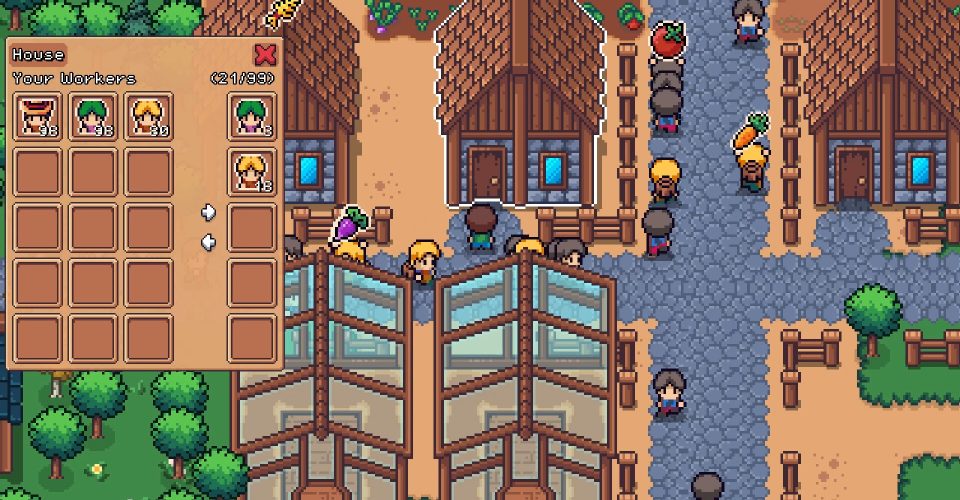
Task: Select the blonde worker with 30
Action: pos(150,116)
